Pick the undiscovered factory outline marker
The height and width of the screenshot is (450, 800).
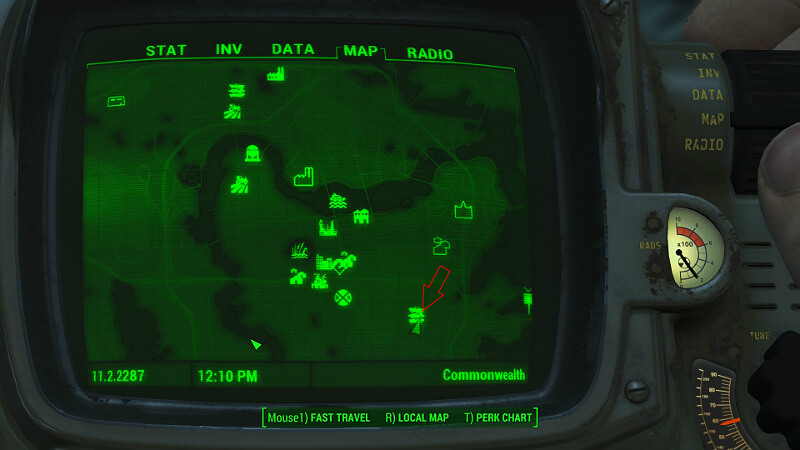304,177
